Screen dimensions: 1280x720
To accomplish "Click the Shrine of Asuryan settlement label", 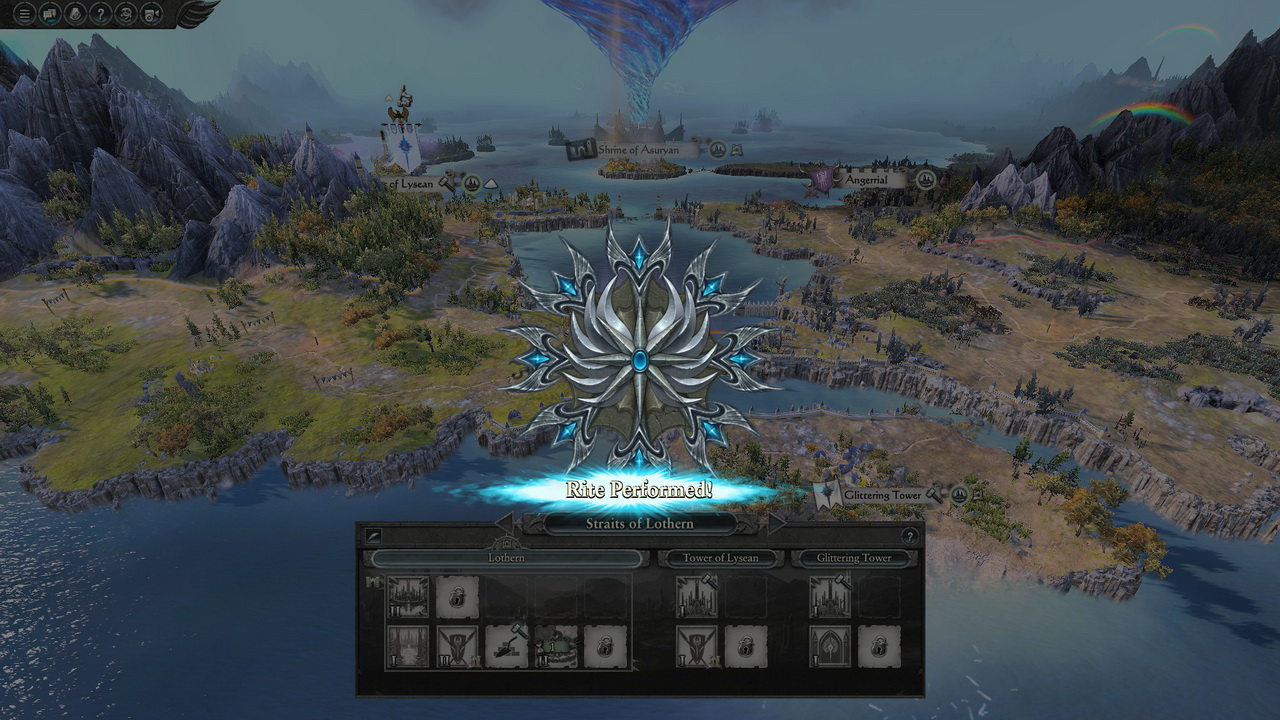I will click(639, 150).
